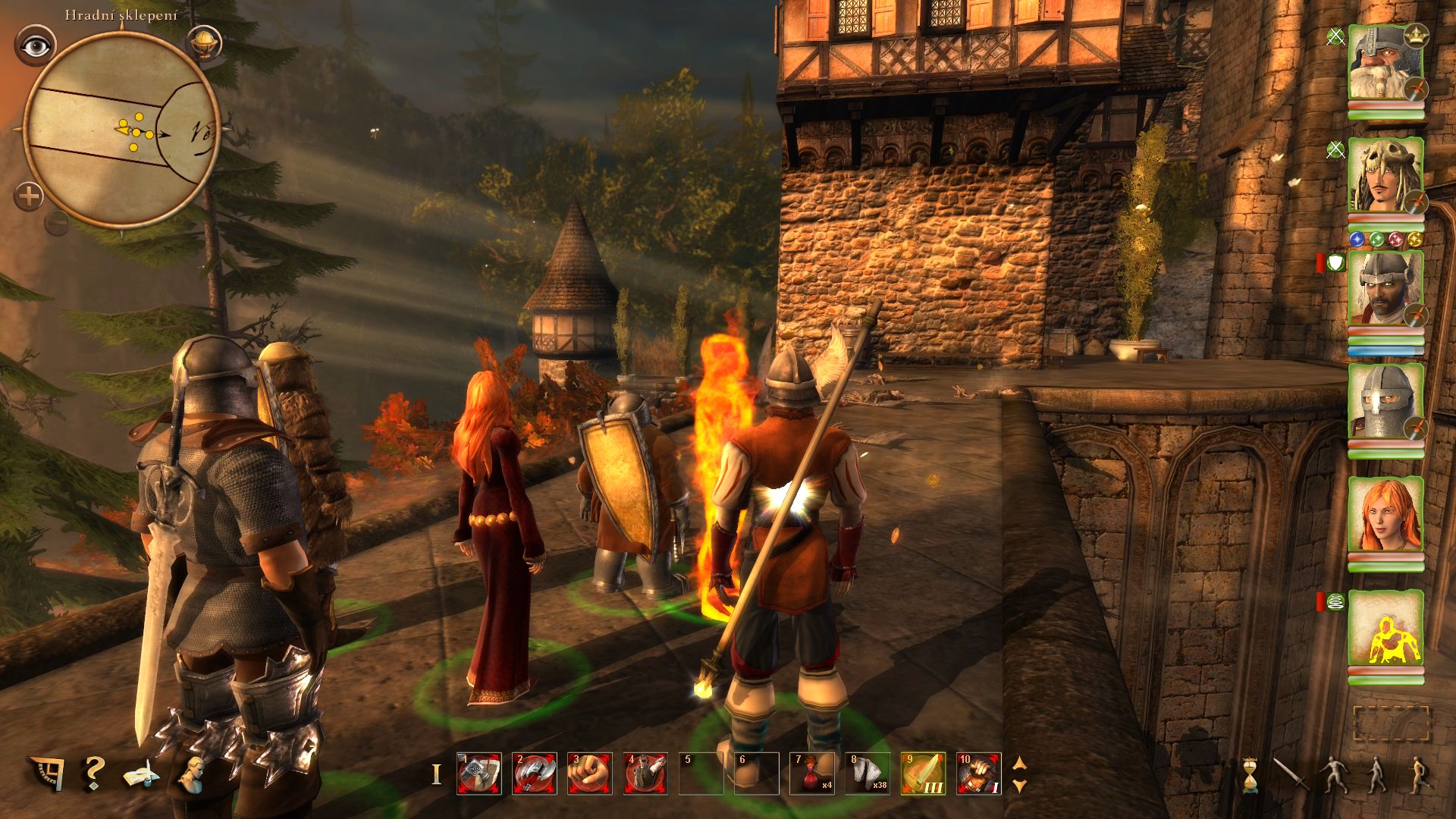This screenshot has width=1456, height=819.
Task: Open the journal book and quill icon
Action: click(142, 775)
